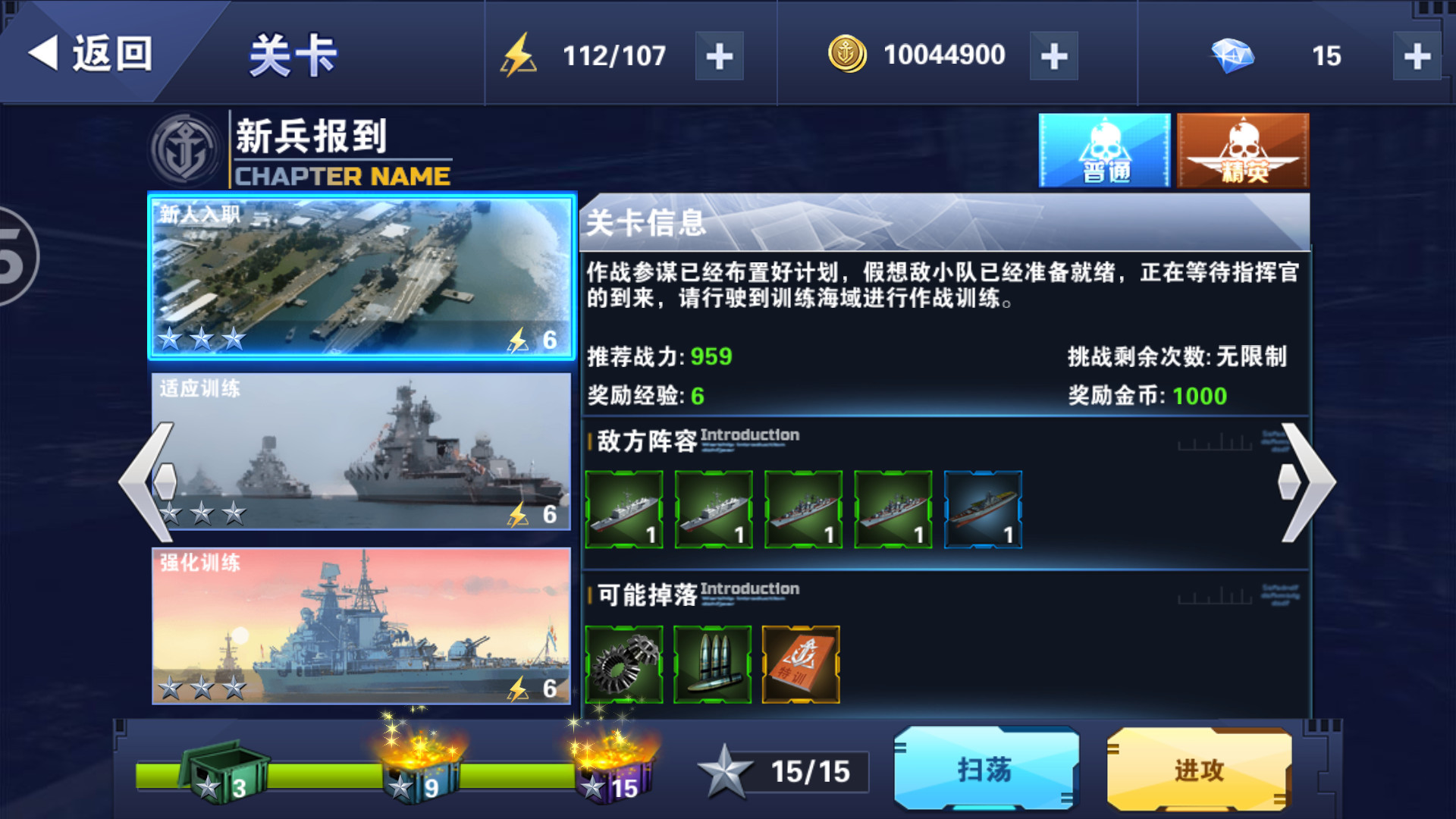Start the battle with 进攻 button
1456x819 pixels.
1198,770
